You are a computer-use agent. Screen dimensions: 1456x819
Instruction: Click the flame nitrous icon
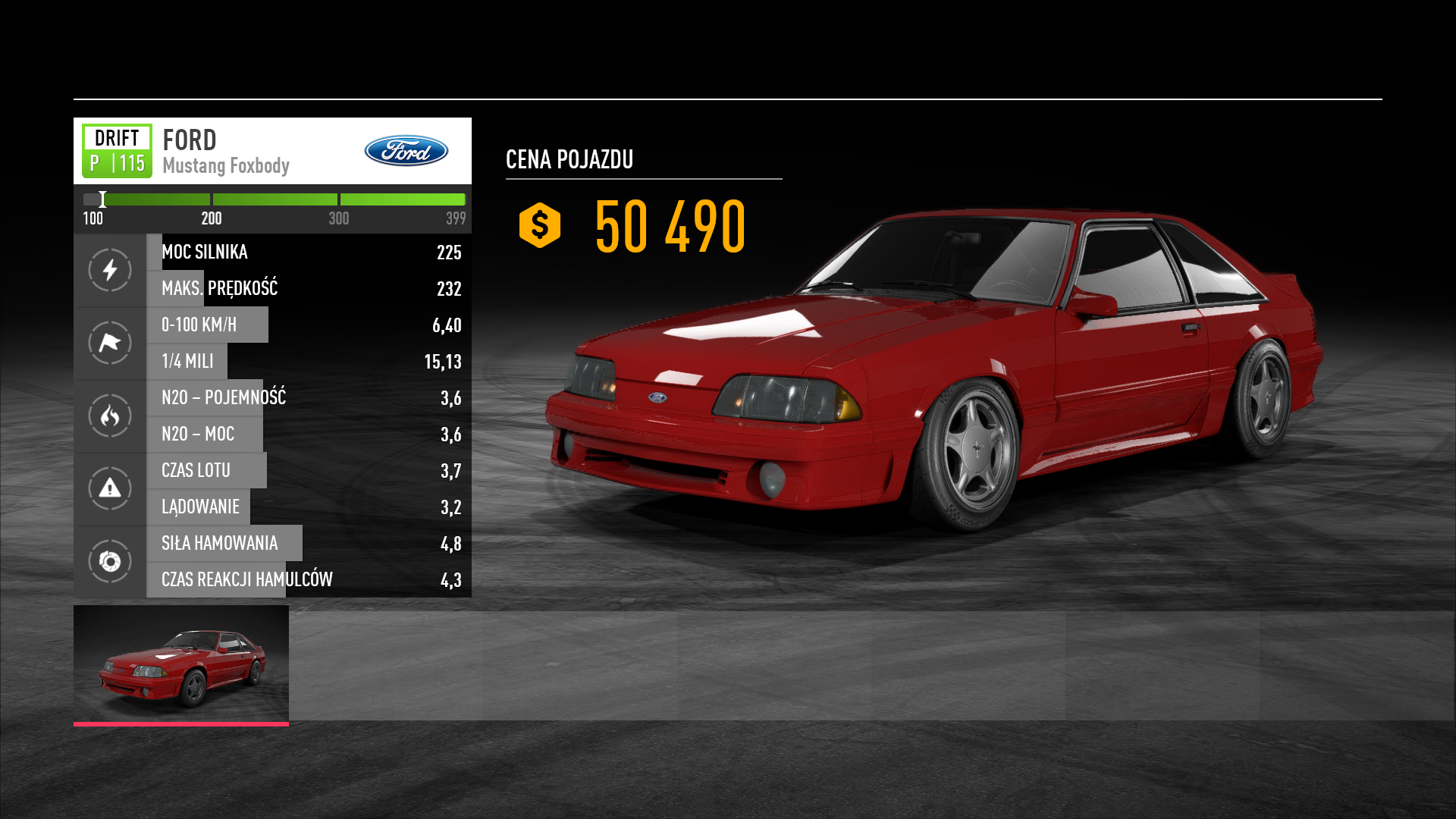point(110,416)
